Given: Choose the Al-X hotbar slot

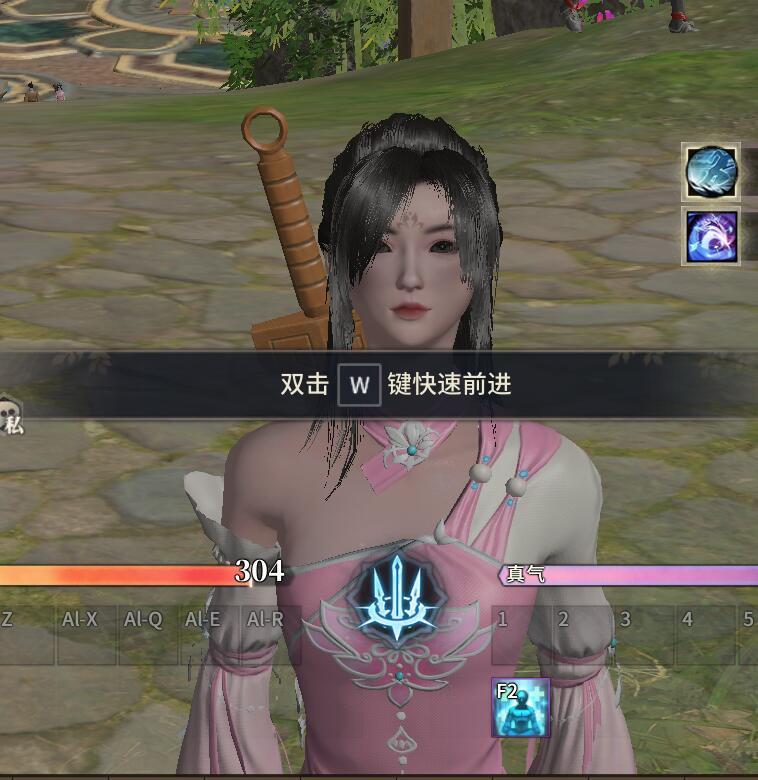Looking at the screenshot, I should 85,636.
